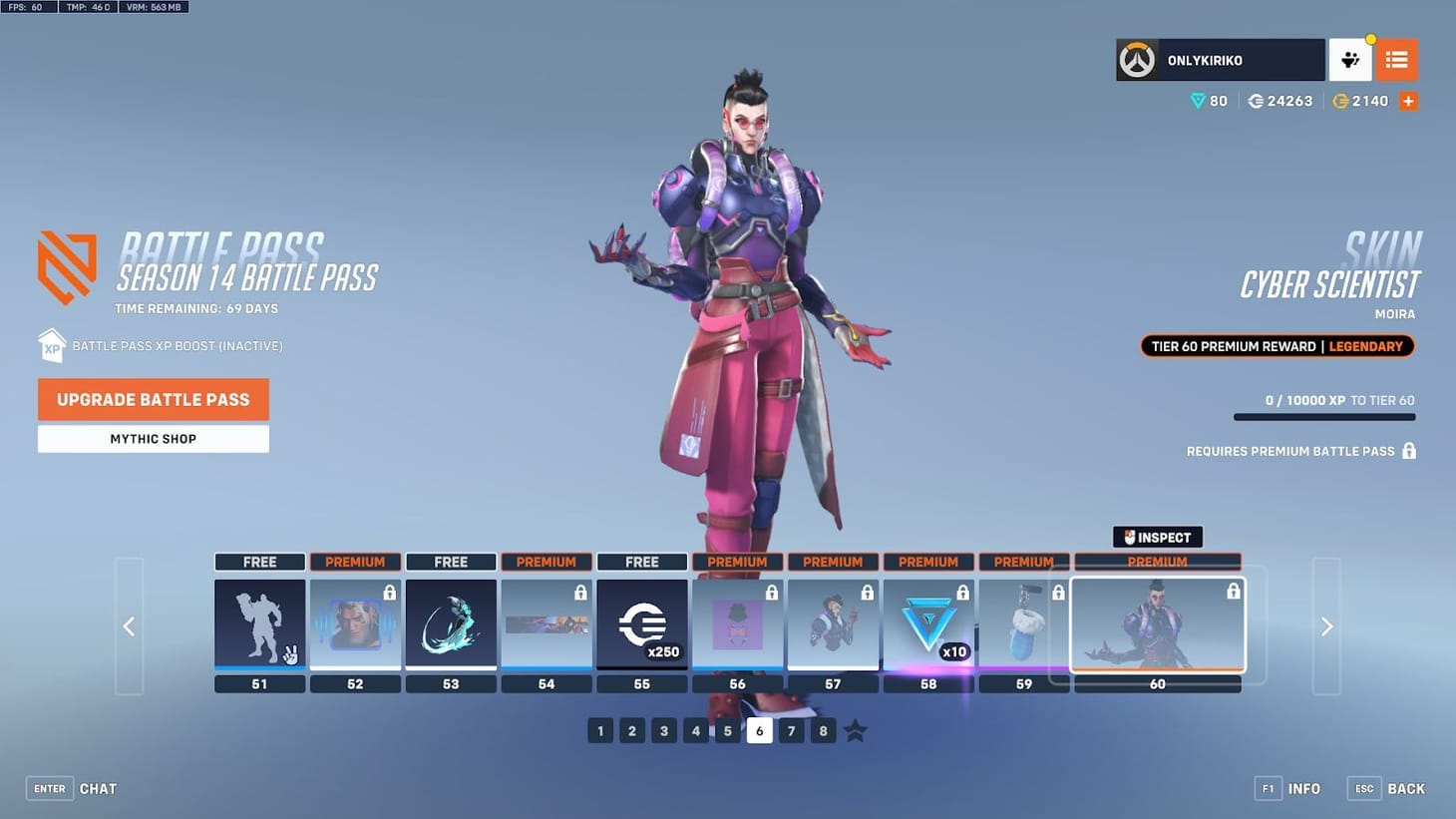Switch to battle pass page 3
This screenshot has width=1456, height=819.
click(664, 730)
